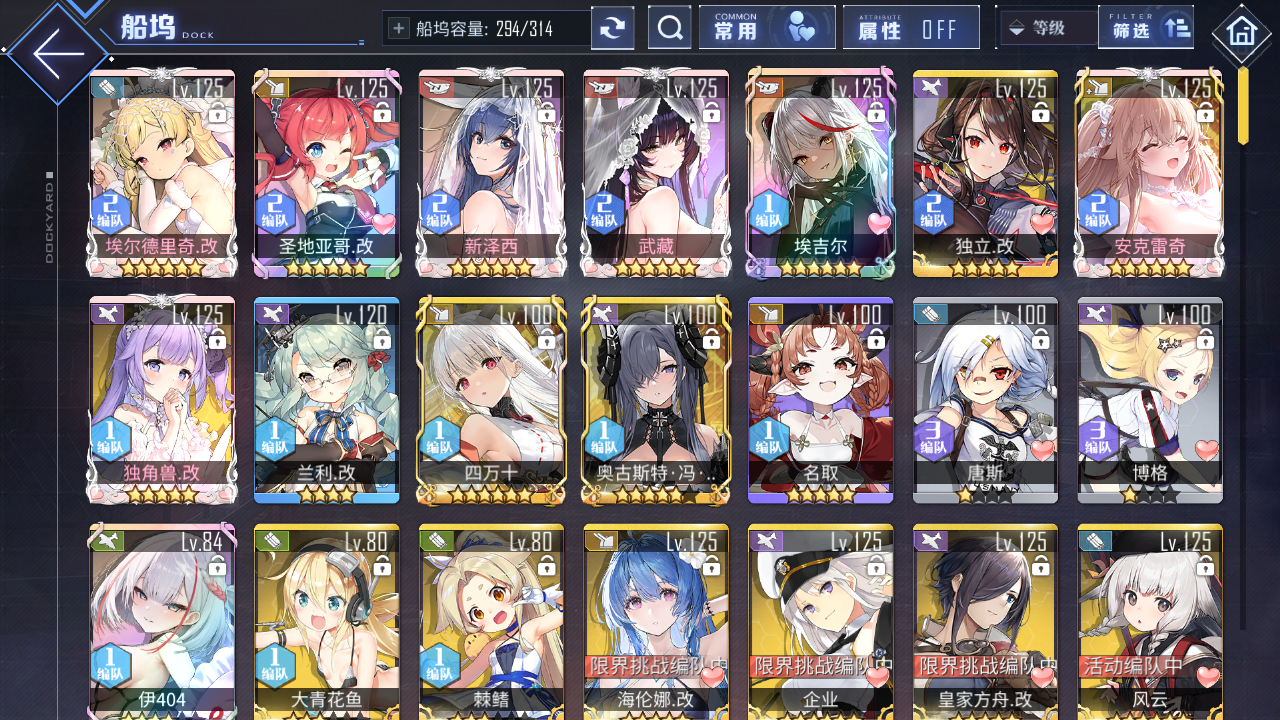Viewport: 1280px width, 720px height.
Task: Open the 等级 level sort dropdown
Action: (1046, 27)
